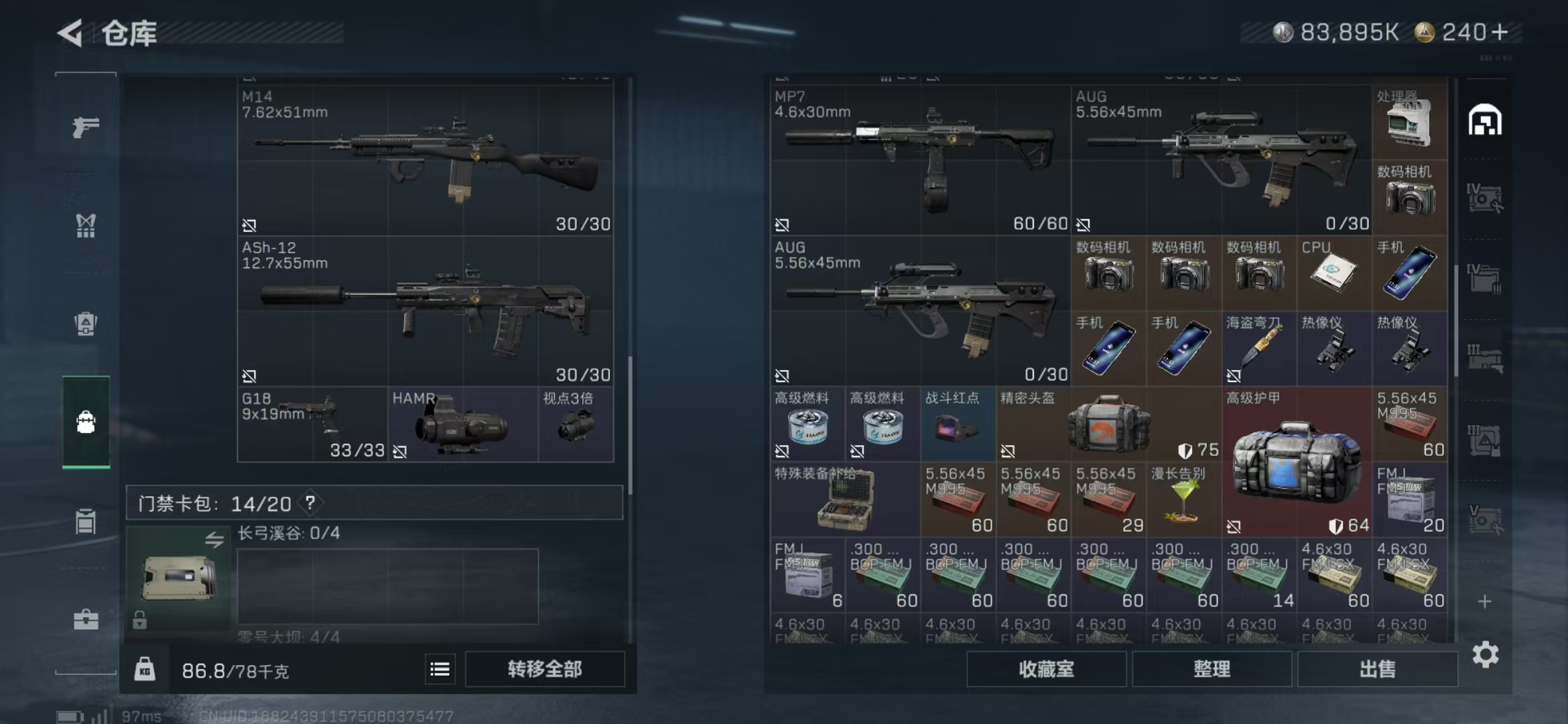Go back from the warehouse screen

point(71,33)
